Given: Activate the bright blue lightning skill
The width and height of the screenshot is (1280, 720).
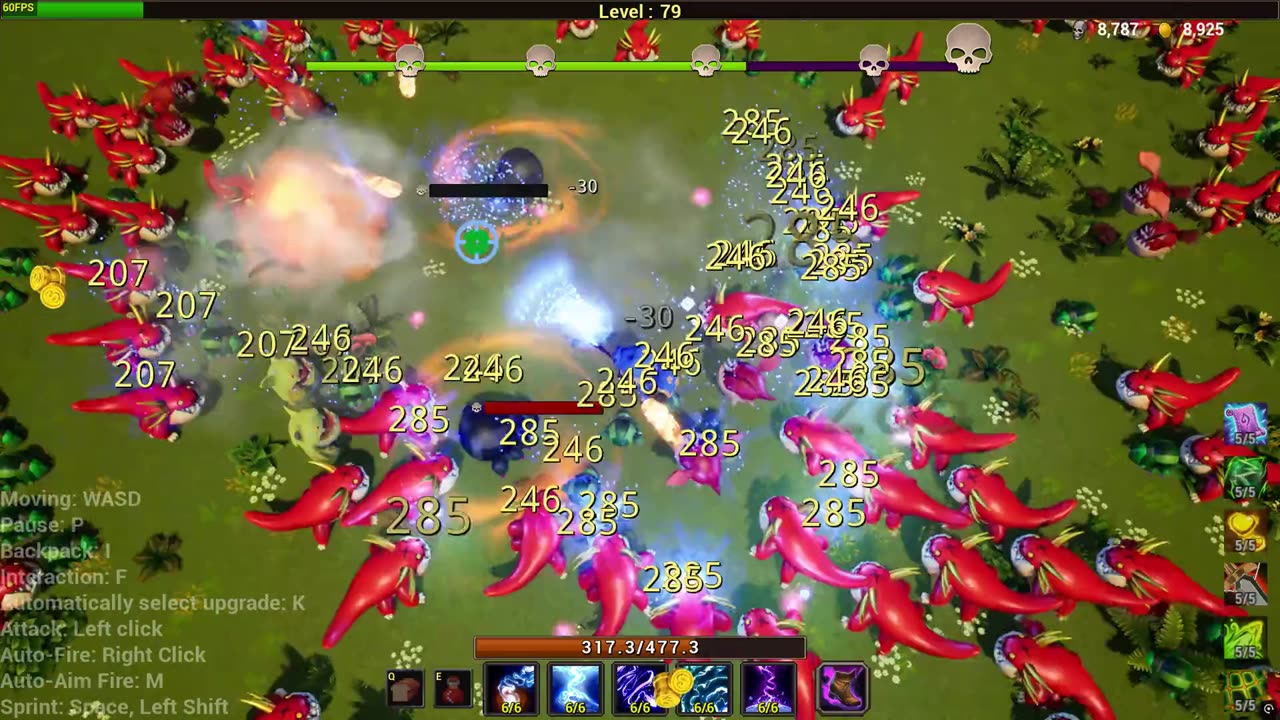Looking at the screenshot, I should [x=575, y=689].
